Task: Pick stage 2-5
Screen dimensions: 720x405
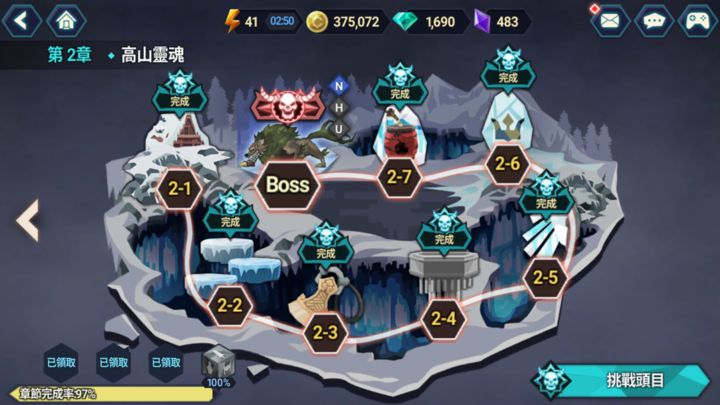Action: point(545,277)
